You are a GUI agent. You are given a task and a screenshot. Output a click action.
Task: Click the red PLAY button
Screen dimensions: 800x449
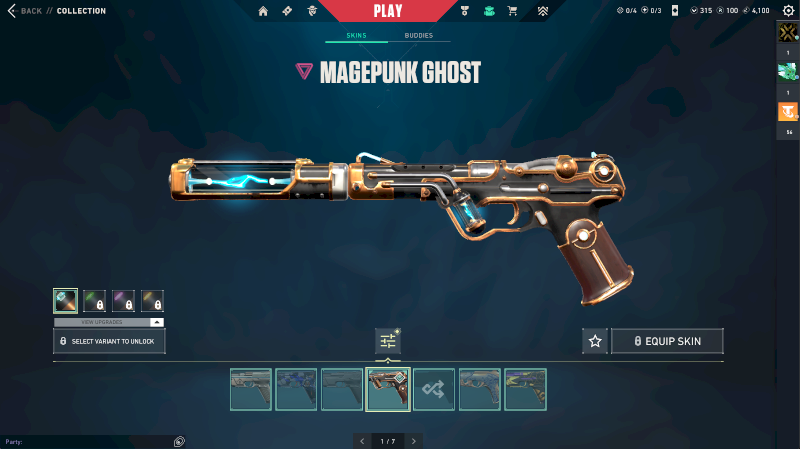tap(388, 11)
